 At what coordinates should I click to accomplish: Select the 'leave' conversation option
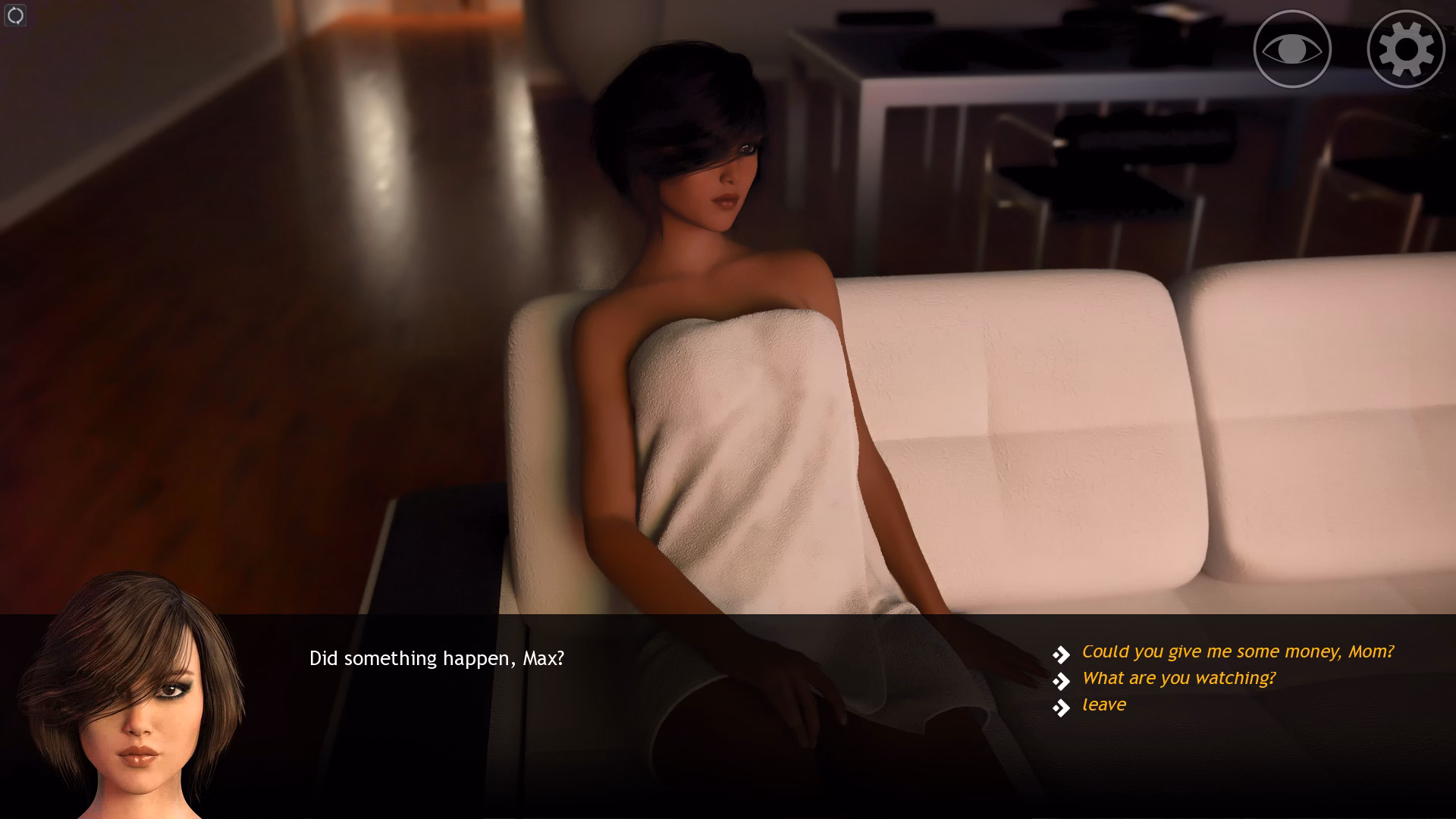[1103, 705]
